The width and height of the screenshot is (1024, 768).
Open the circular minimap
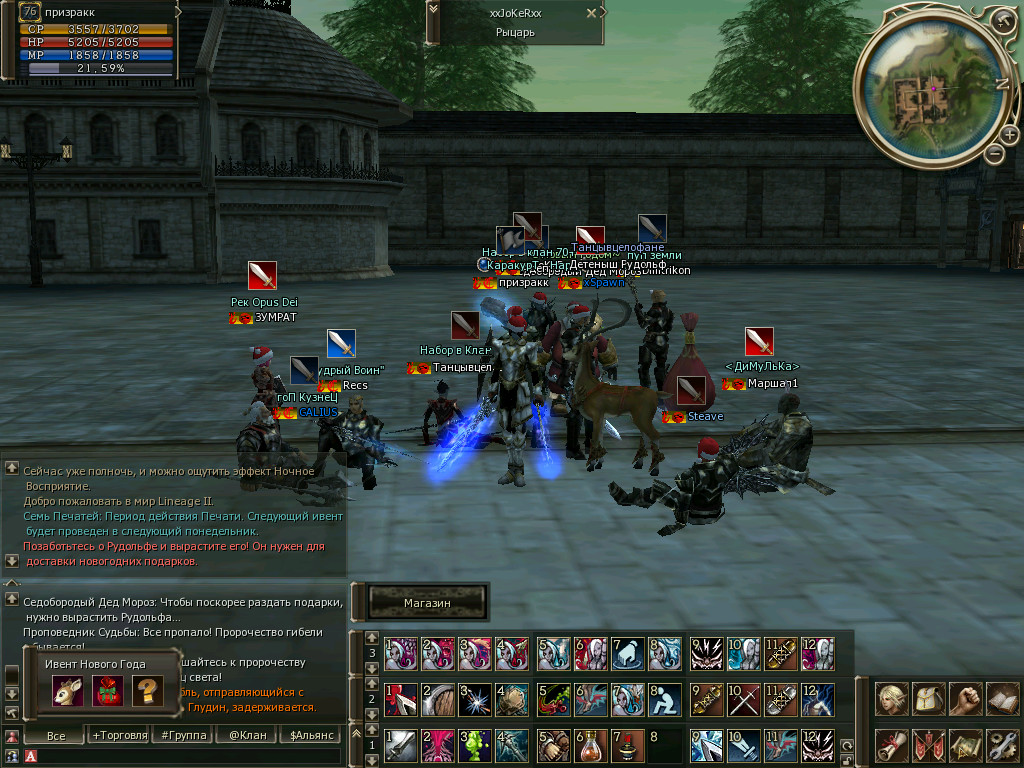pos(930,87)
